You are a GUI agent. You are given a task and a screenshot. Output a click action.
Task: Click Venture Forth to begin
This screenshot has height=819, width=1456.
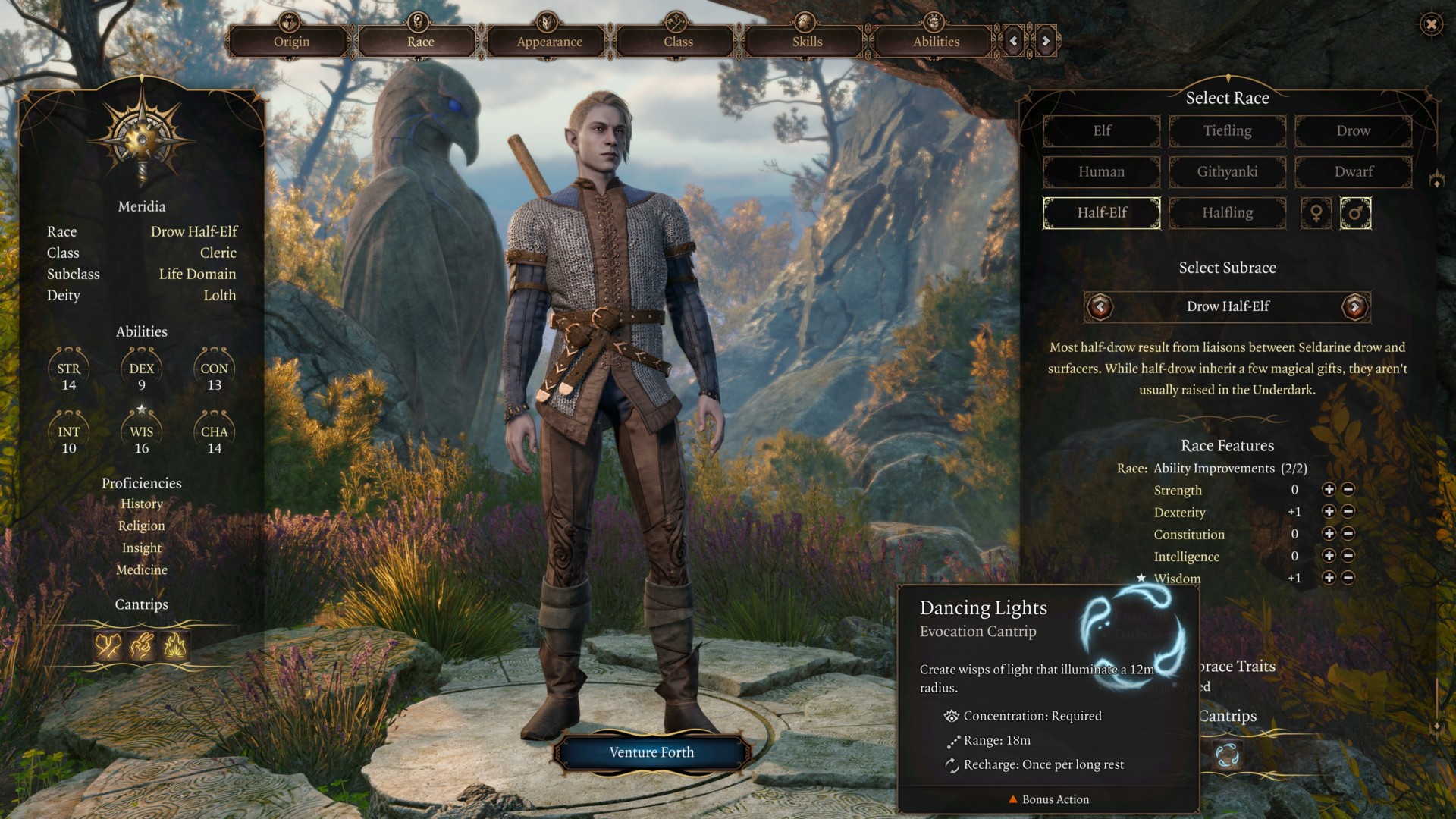[651, 752]
